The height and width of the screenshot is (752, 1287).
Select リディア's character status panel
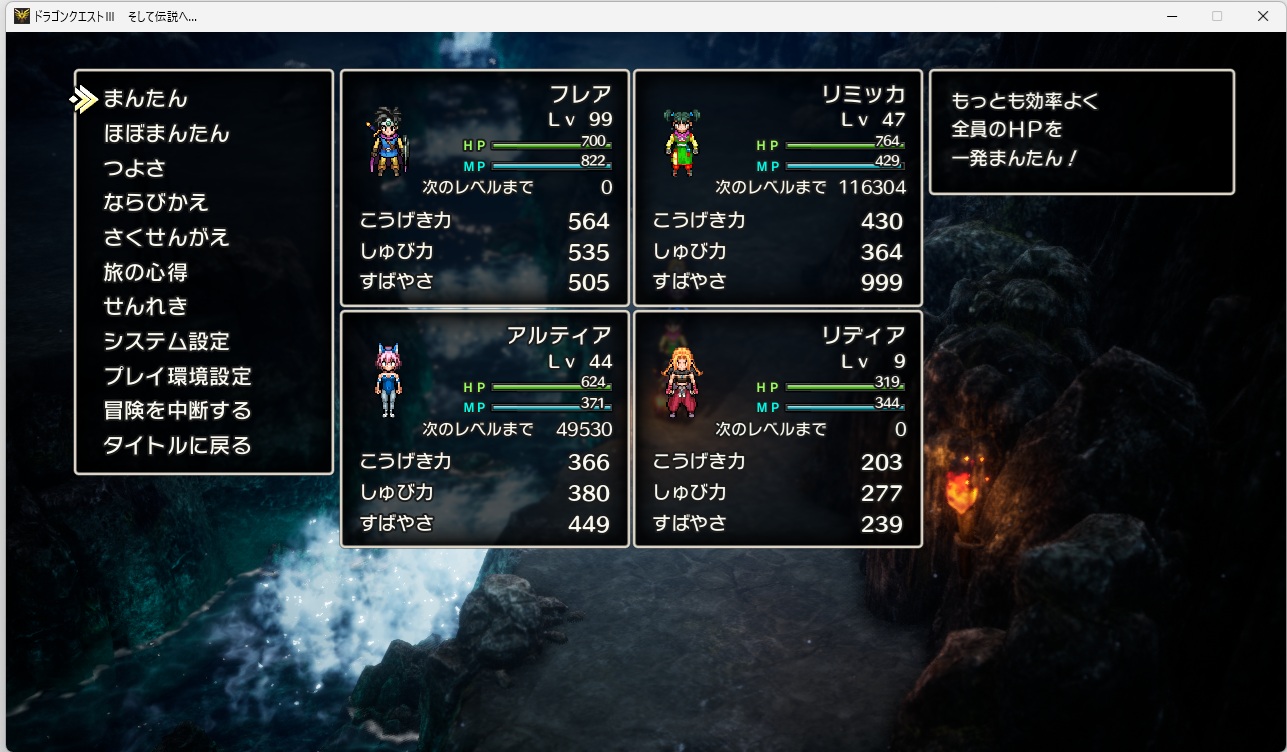coord(778,429)
